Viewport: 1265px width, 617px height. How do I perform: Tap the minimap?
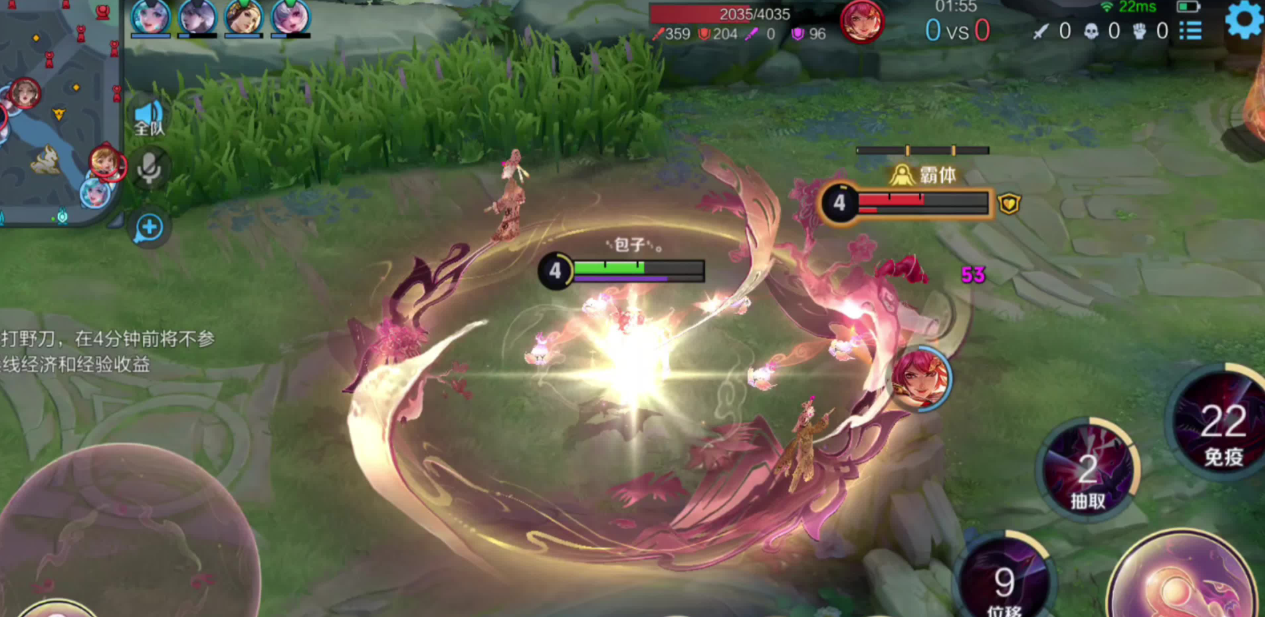pyautogui.click(x=60, y=110)
